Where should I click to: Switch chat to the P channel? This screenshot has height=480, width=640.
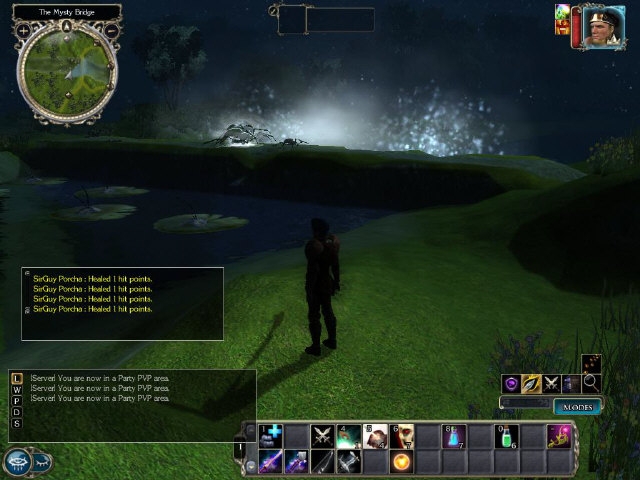16,400
